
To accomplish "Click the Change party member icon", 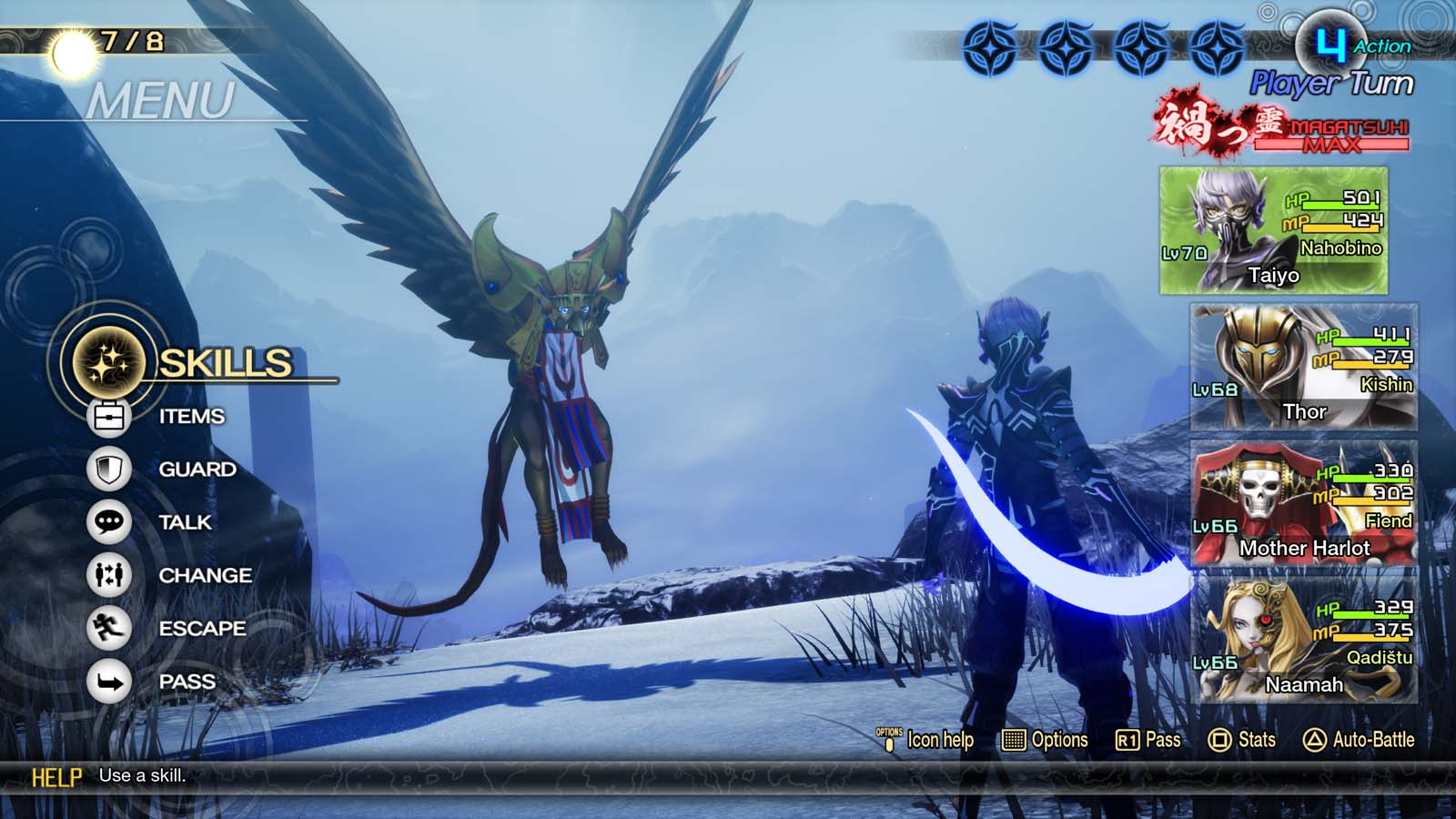I will point(108,575).
